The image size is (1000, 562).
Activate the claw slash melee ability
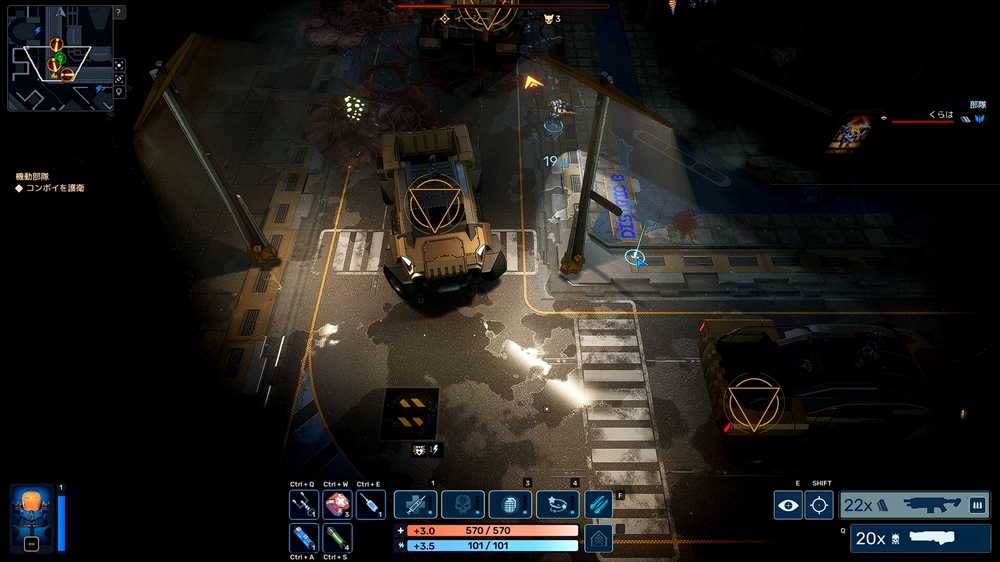click(x=599, y=505)
